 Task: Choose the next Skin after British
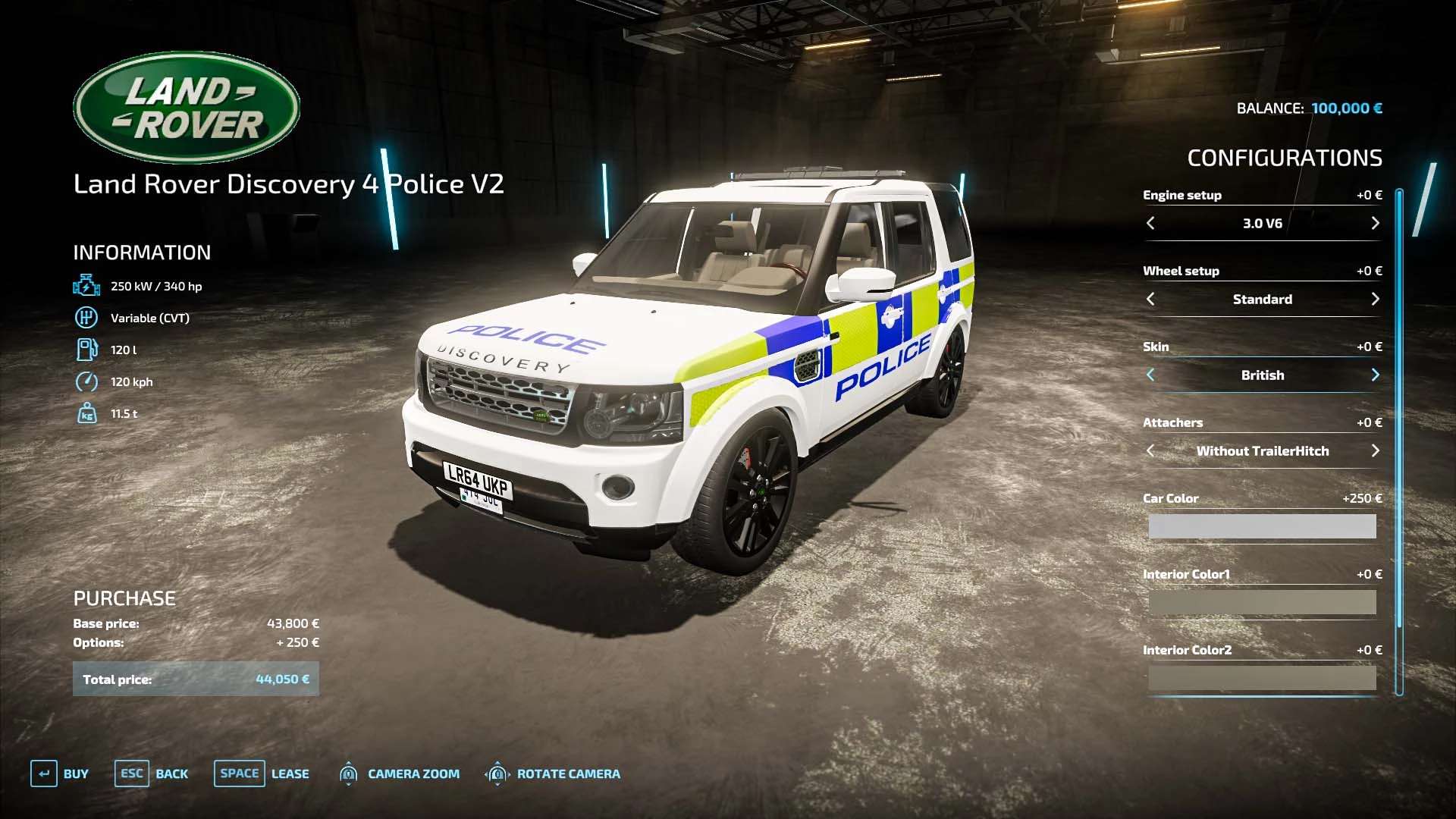tap(1375, 375)
